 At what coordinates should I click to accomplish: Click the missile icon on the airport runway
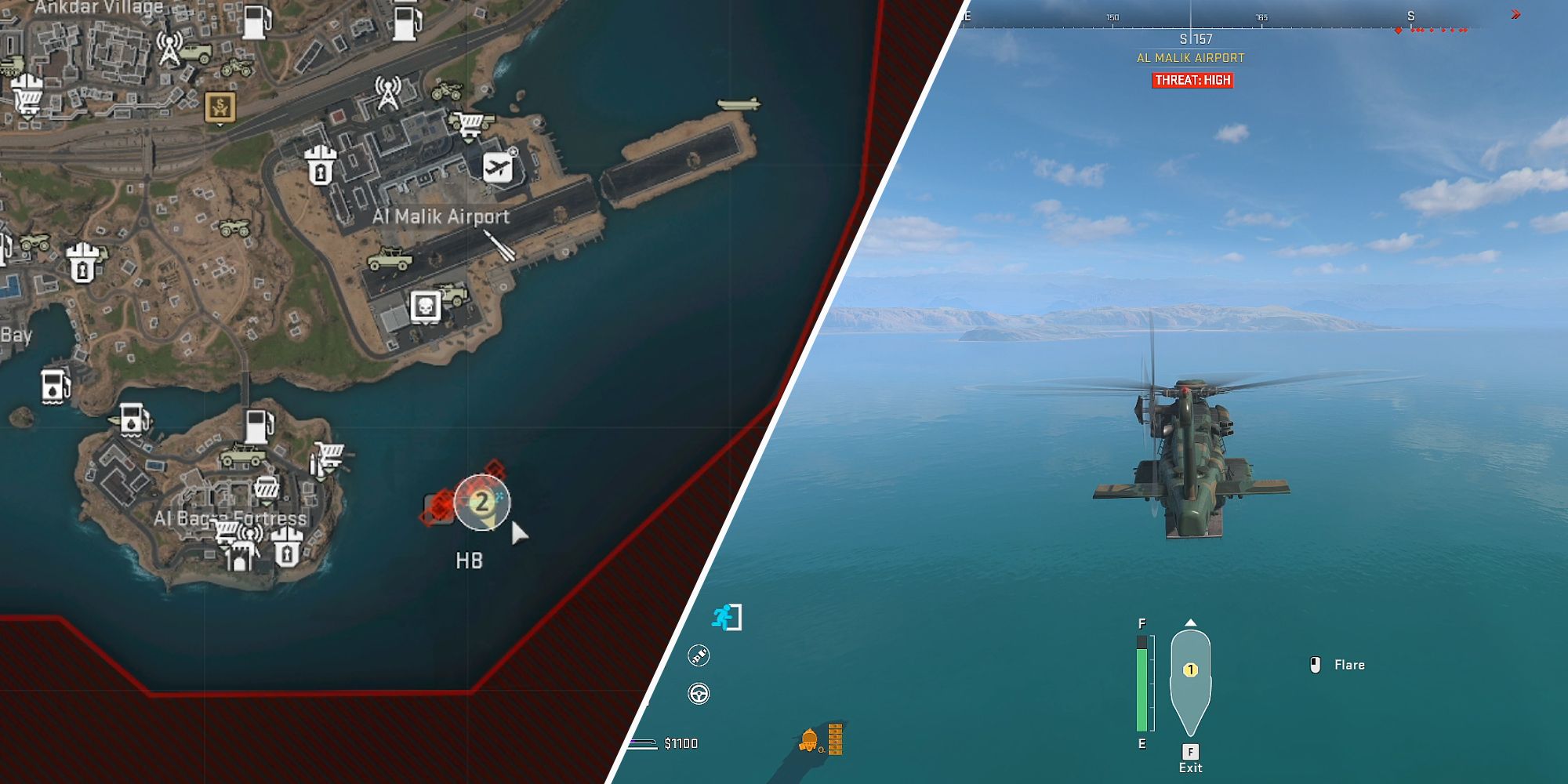(499, 245)
